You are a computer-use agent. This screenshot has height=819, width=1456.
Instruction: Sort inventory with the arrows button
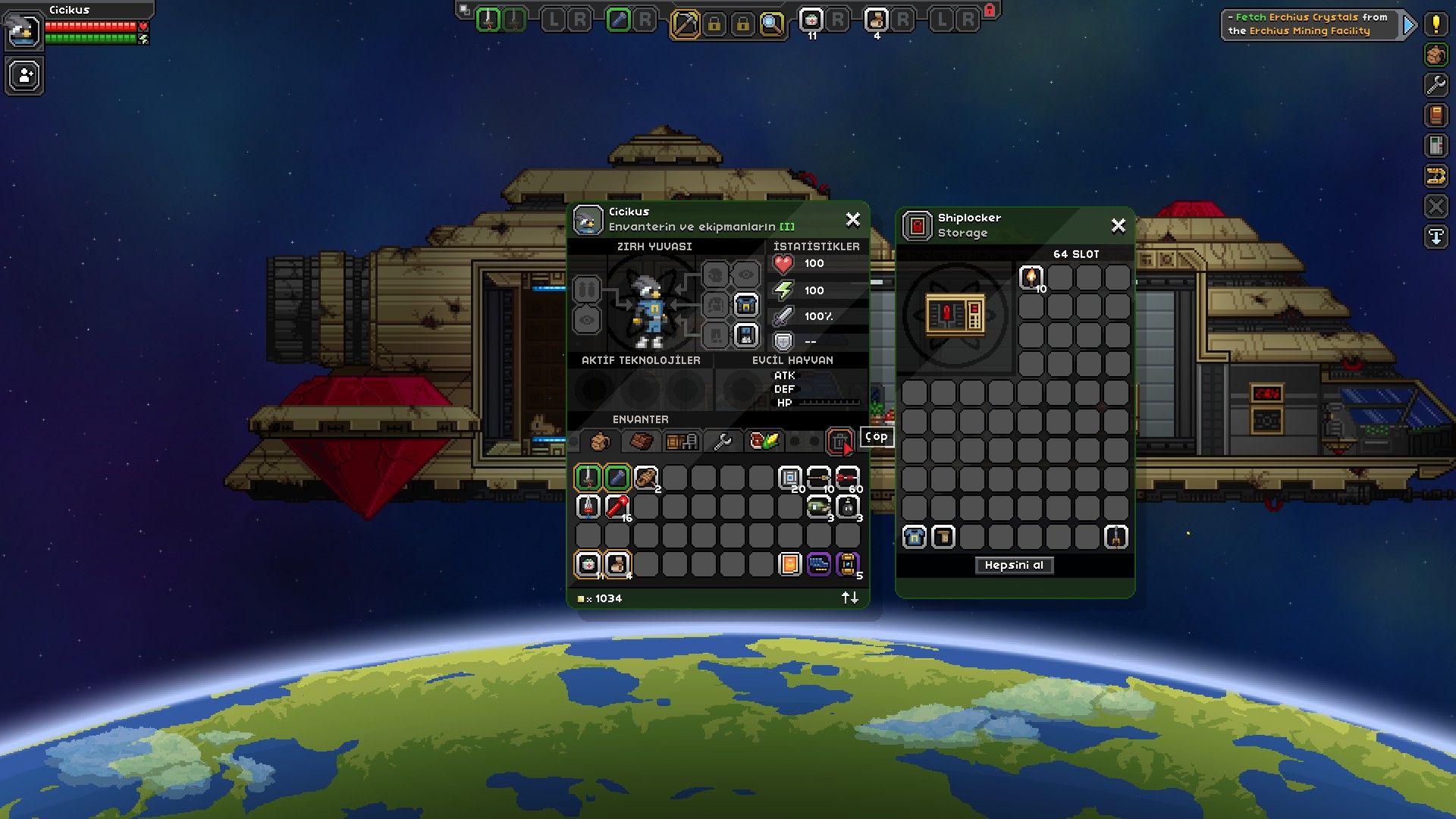pos(850,598)
